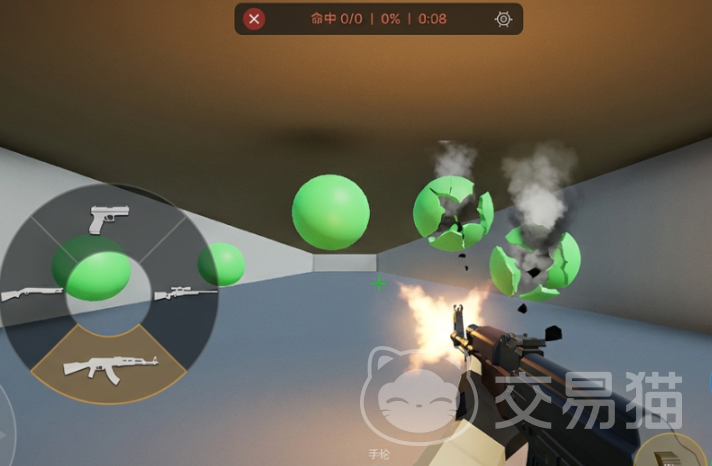Viewport: 712px width, 466px height.
Task: Switch to the shotgun in the weapon wheel
Action: (32, 294)
